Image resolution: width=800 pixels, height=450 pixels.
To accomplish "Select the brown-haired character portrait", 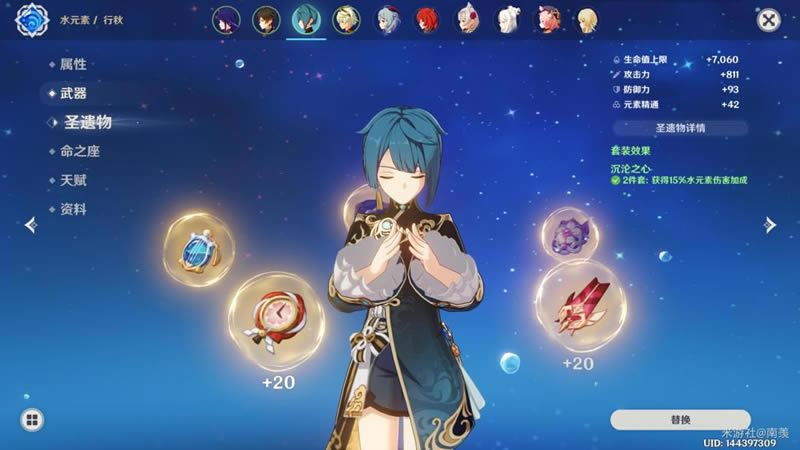I will tap(264, 19).
